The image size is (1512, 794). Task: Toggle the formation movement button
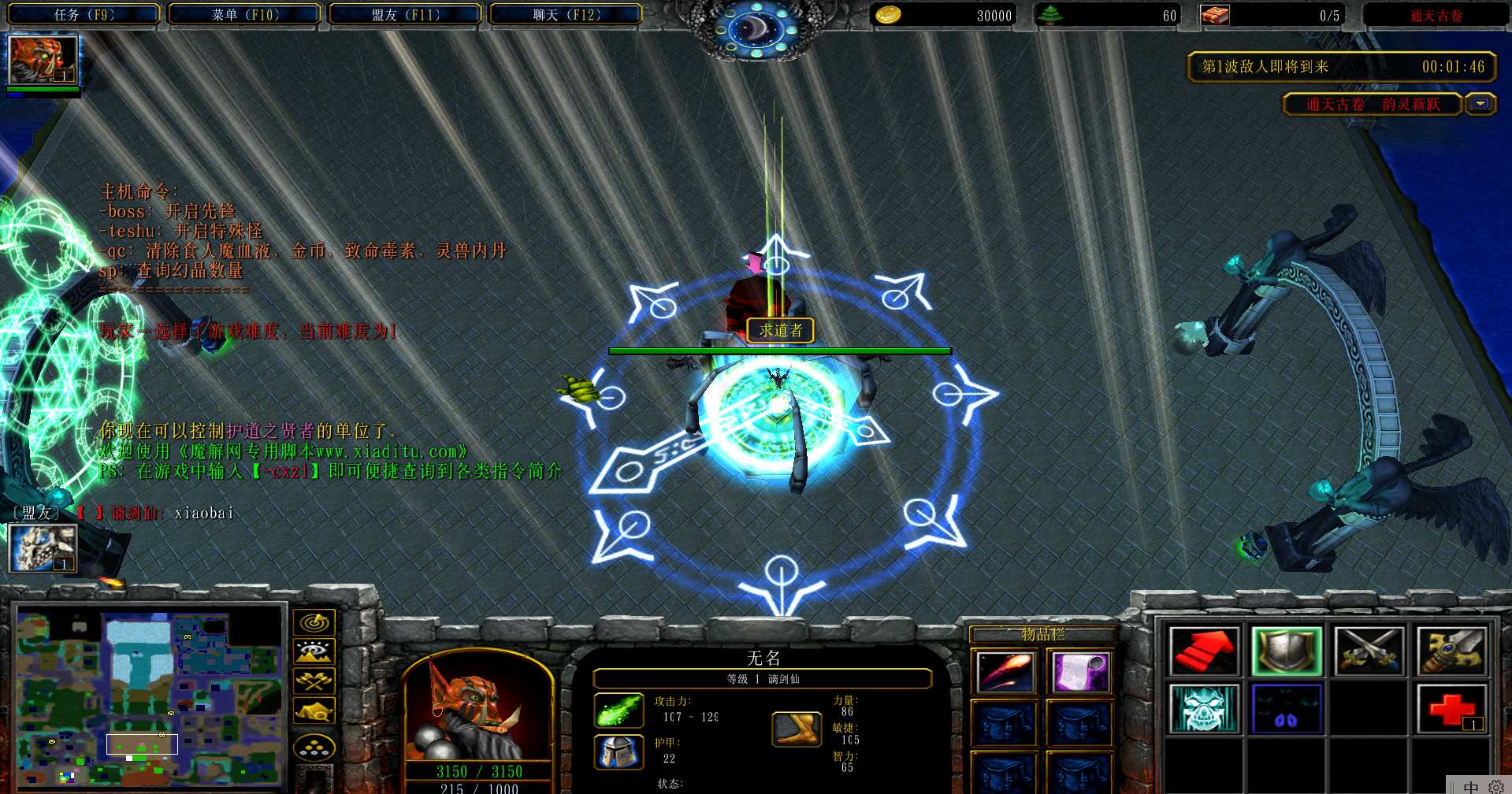[x=314, y=747]
